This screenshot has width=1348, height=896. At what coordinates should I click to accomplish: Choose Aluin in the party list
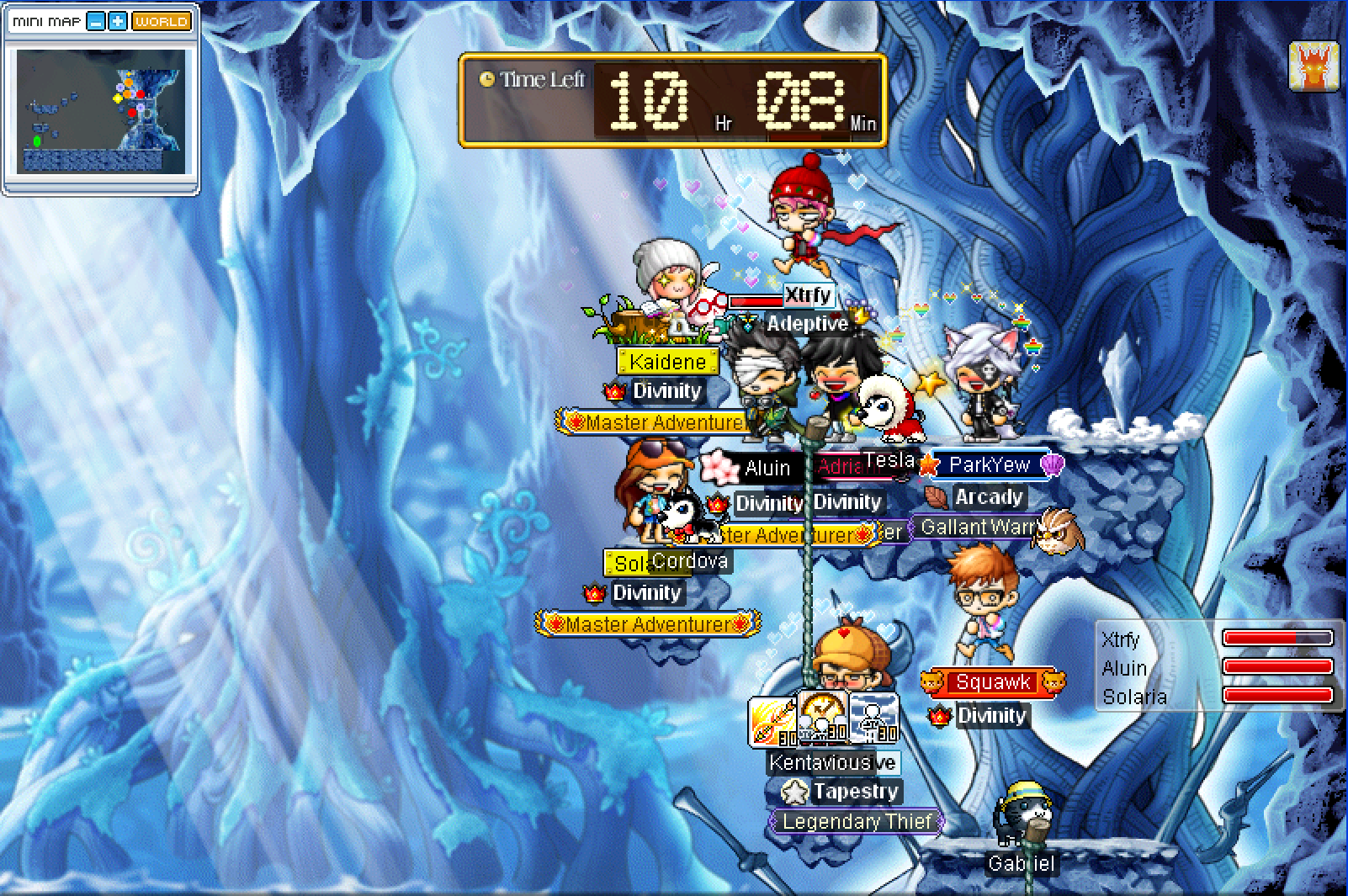[1124, 669]
